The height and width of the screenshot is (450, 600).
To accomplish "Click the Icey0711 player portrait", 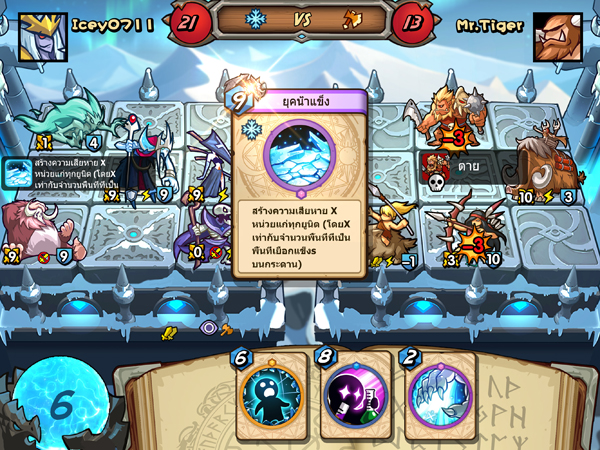I will coord(42,35).
